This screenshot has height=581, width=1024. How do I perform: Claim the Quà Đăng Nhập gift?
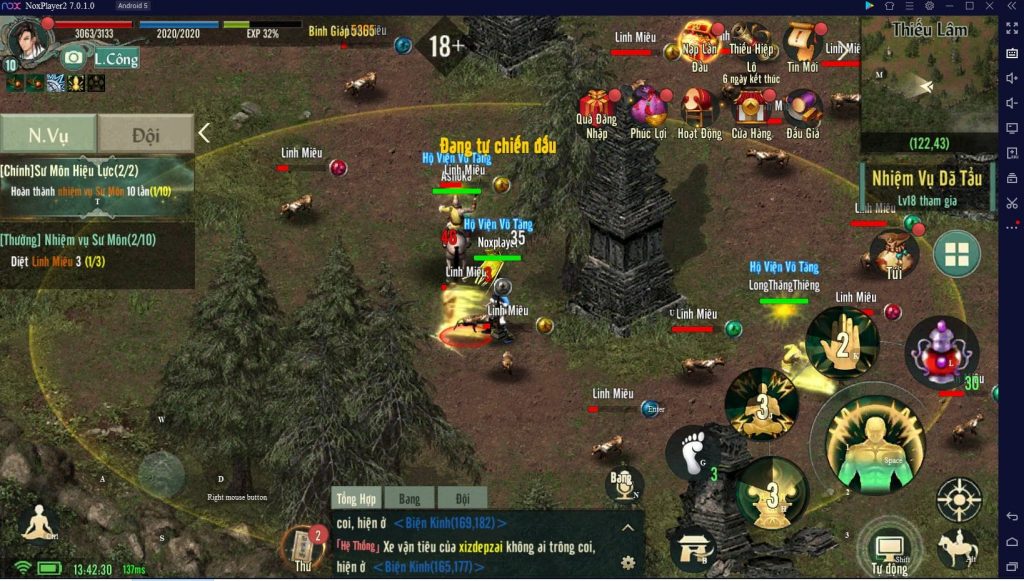[x=598, y=110]
